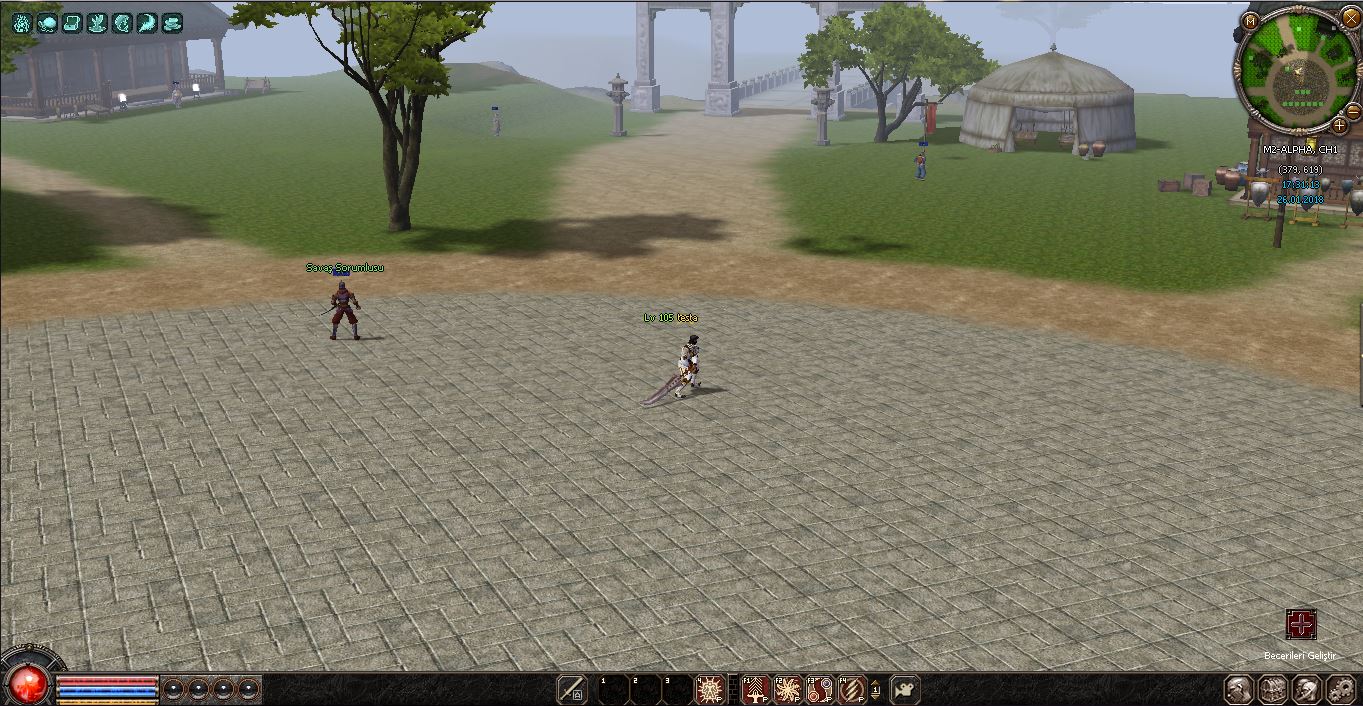The width and height of the screenshot is (1363, 706).
Task: Close the minimap with the X button
Action: (1351, 17)
